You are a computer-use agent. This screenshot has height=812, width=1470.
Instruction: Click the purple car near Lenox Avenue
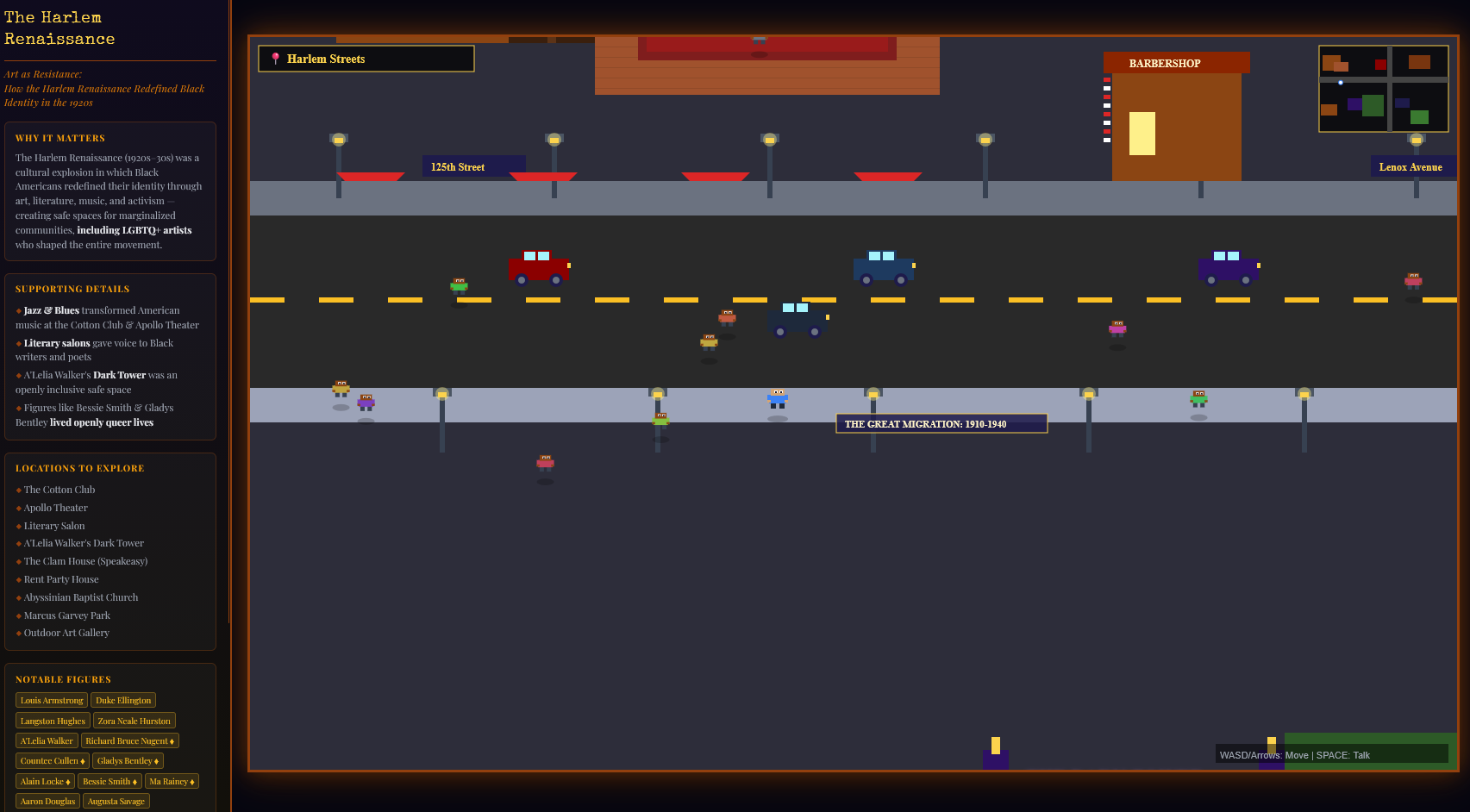(1229, 268)
